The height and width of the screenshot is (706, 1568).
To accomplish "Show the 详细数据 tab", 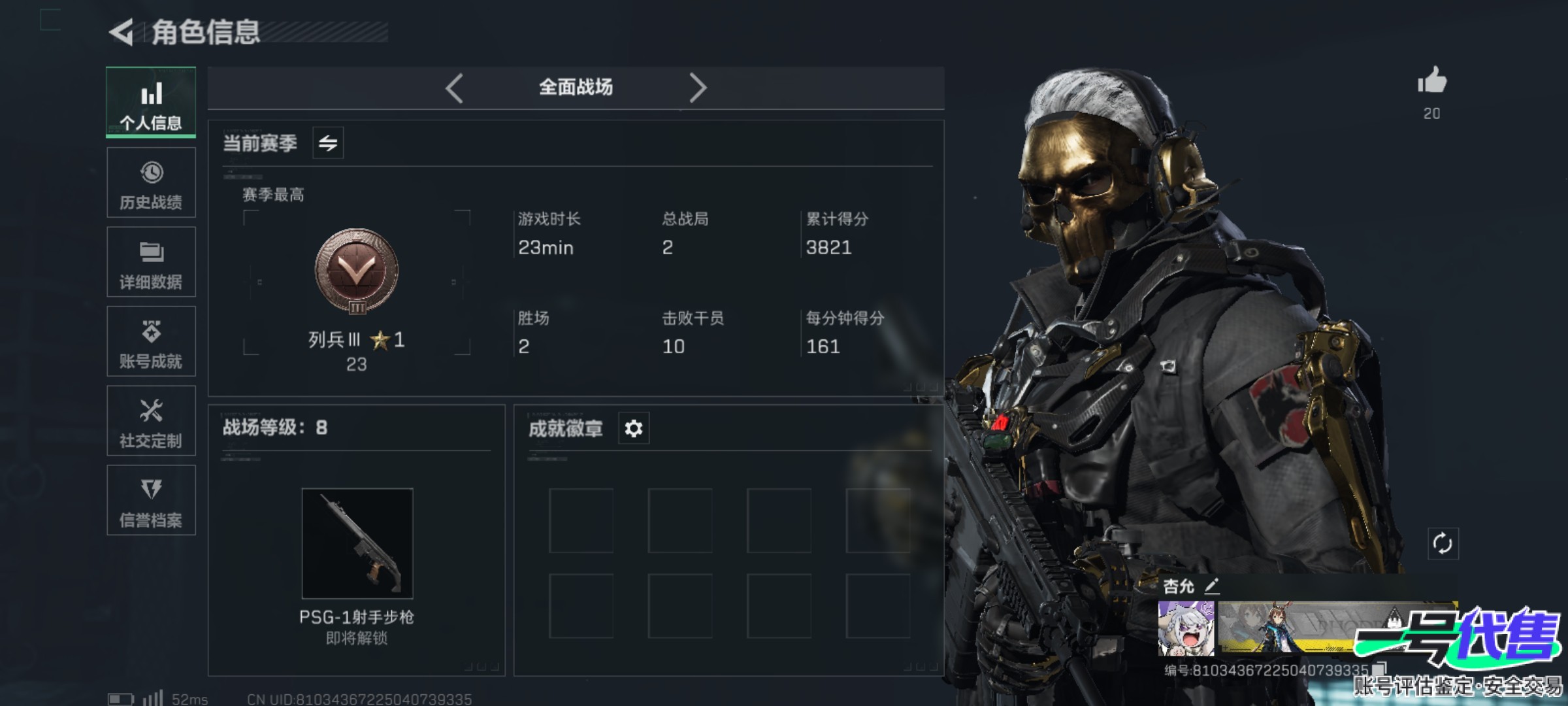I will [151, 262].
